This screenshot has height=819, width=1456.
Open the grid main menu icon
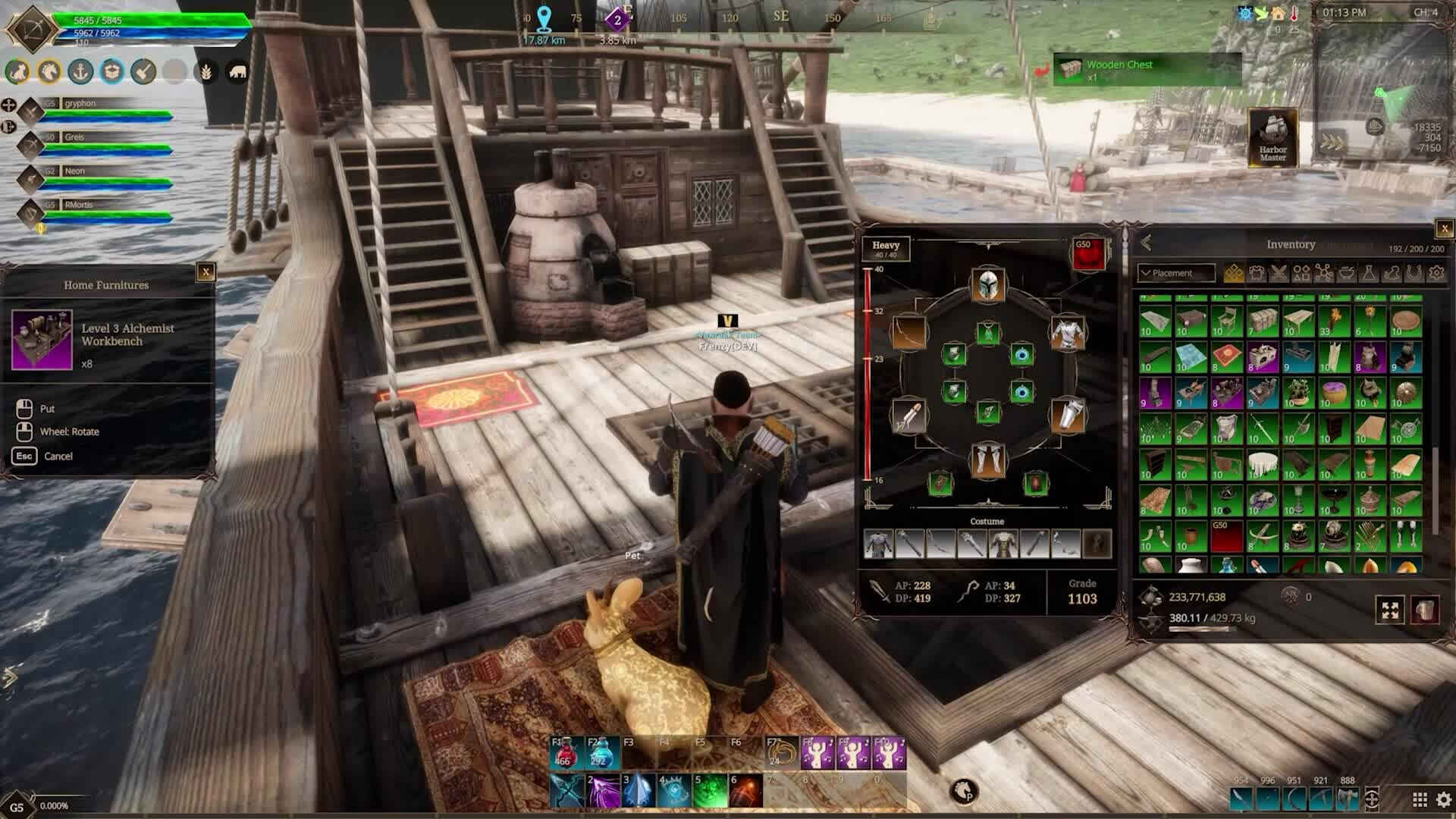click(x=1420, y=799)
